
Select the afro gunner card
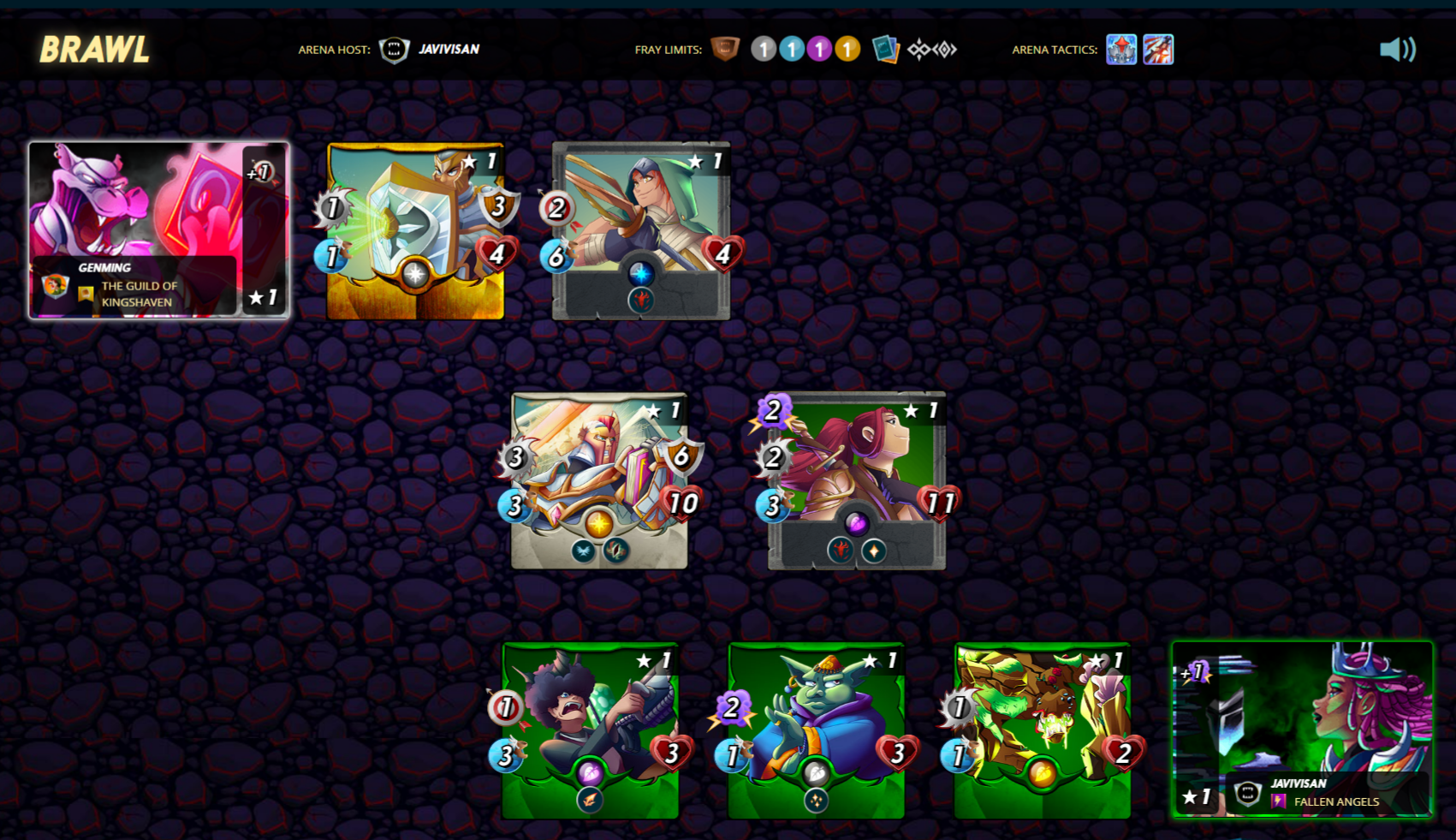pos(590,730)
